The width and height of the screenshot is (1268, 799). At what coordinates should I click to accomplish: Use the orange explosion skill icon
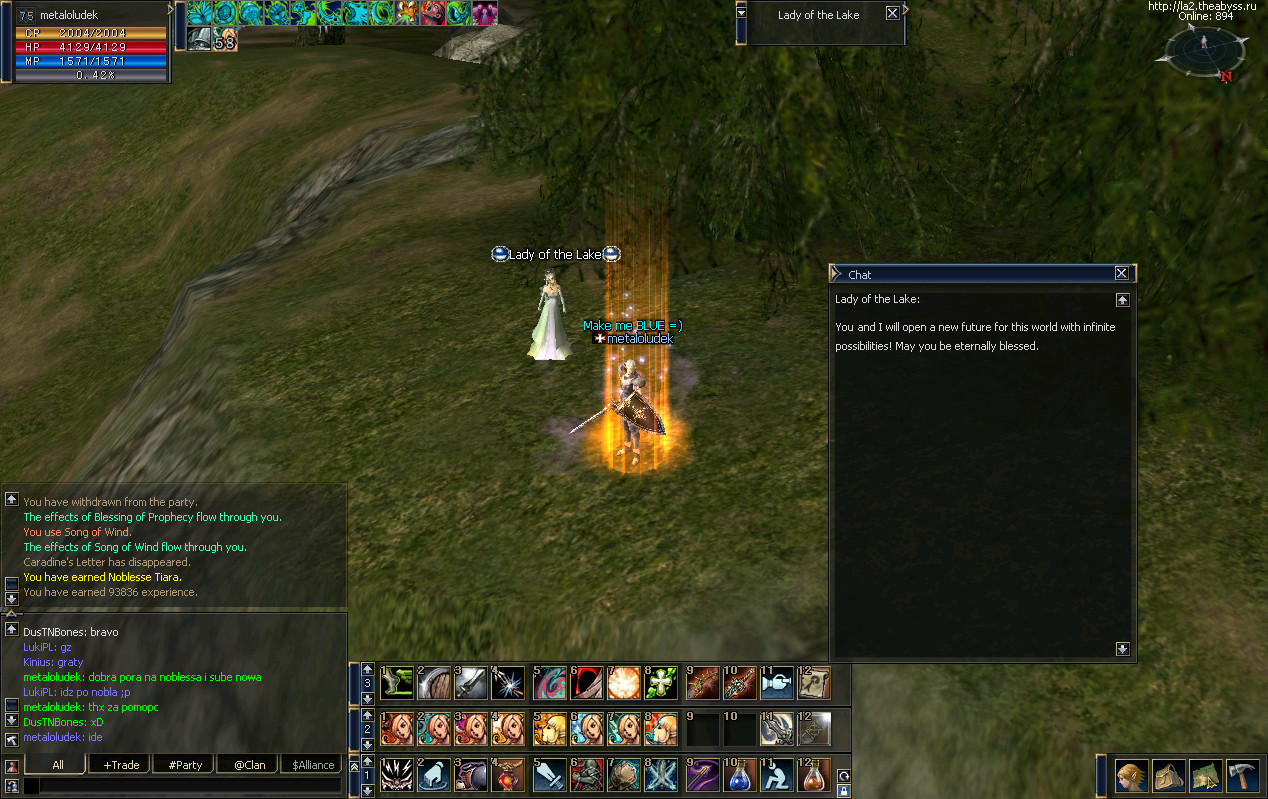pyautogui.click(x=625, y=683)
